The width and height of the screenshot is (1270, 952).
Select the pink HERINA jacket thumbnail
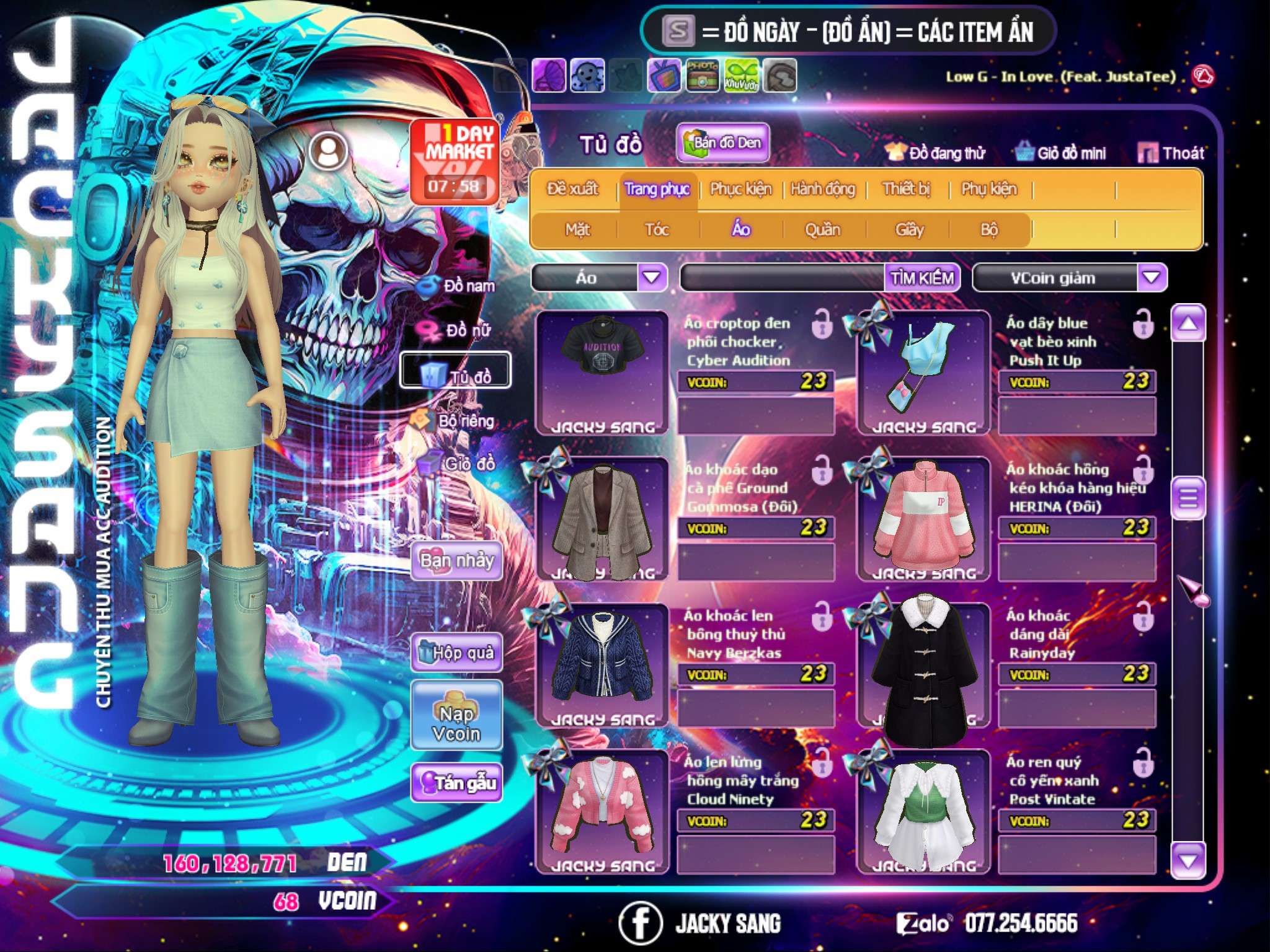923,518
